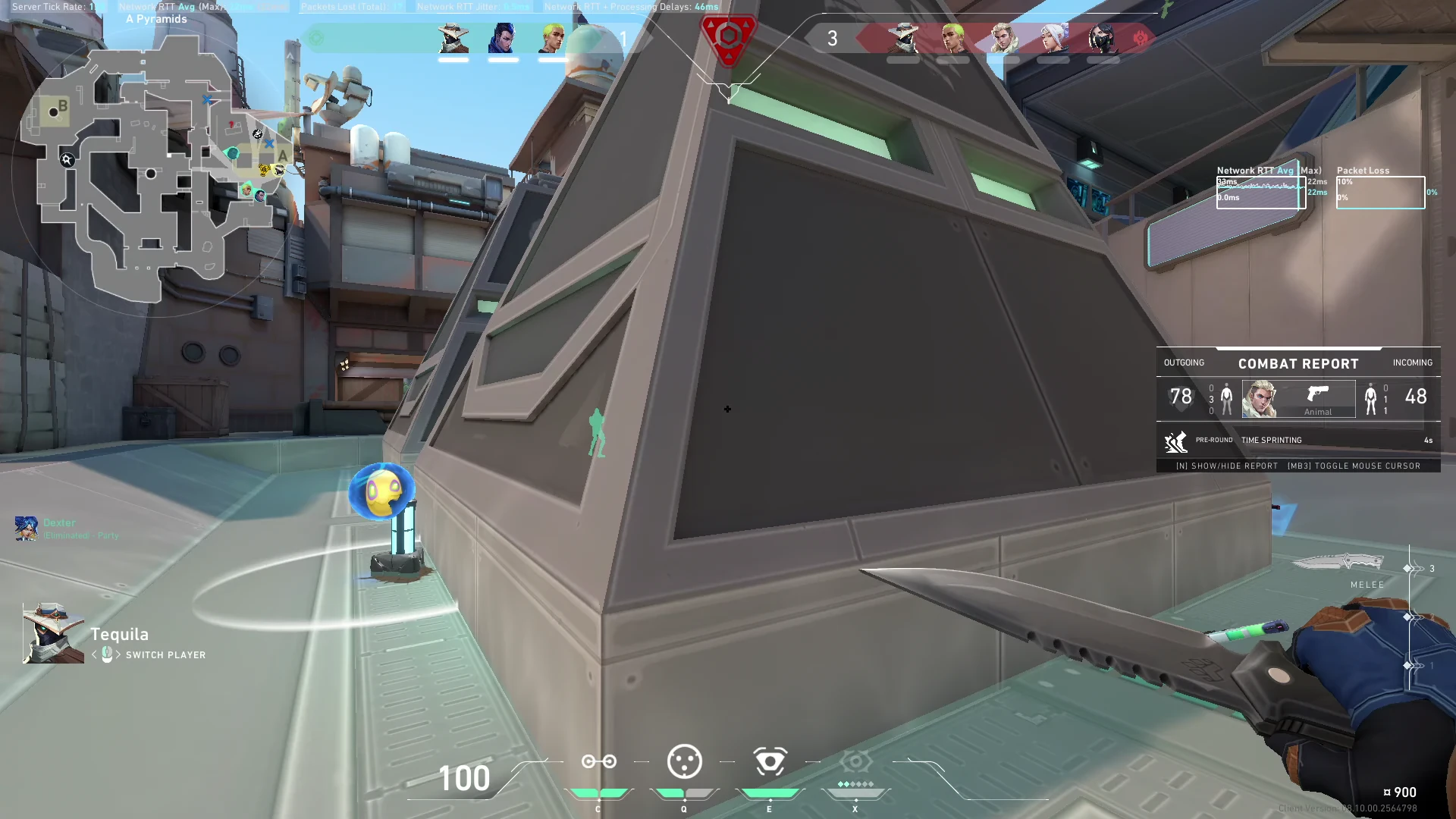Image resolution: width=1456 pixels, height=819 pixels.
Task: Click the pistol icon next to Animal
Action: click(1318, 391)
